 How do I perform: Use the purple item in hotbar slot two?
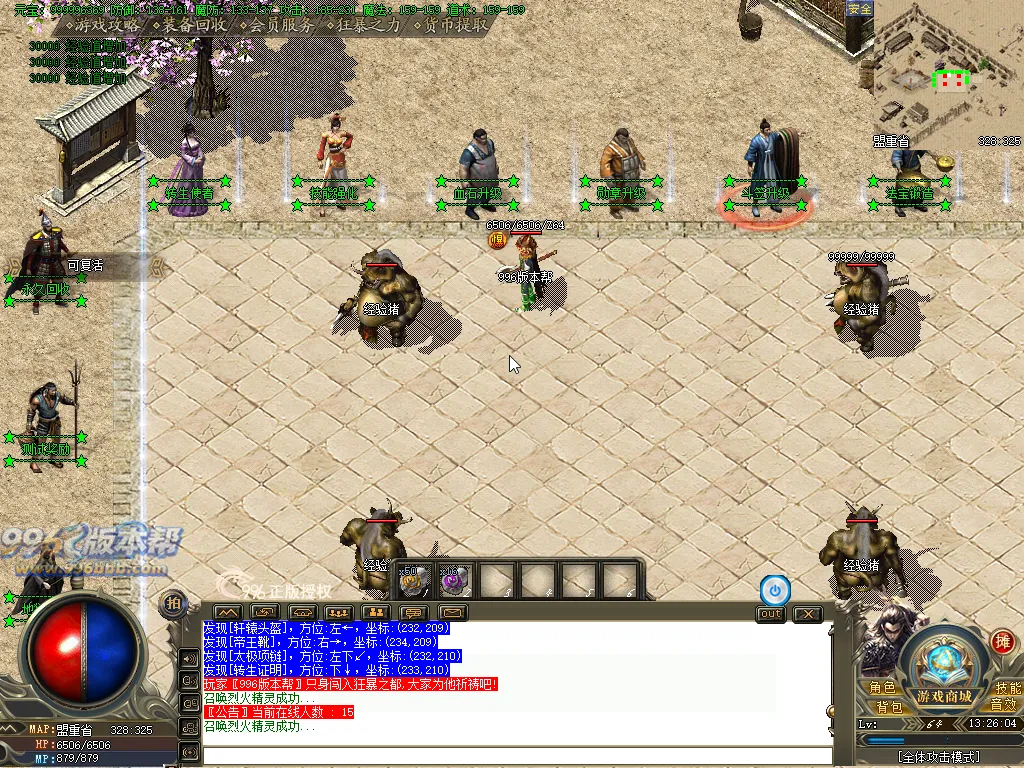pyautogui.click(x=455, y=580)
